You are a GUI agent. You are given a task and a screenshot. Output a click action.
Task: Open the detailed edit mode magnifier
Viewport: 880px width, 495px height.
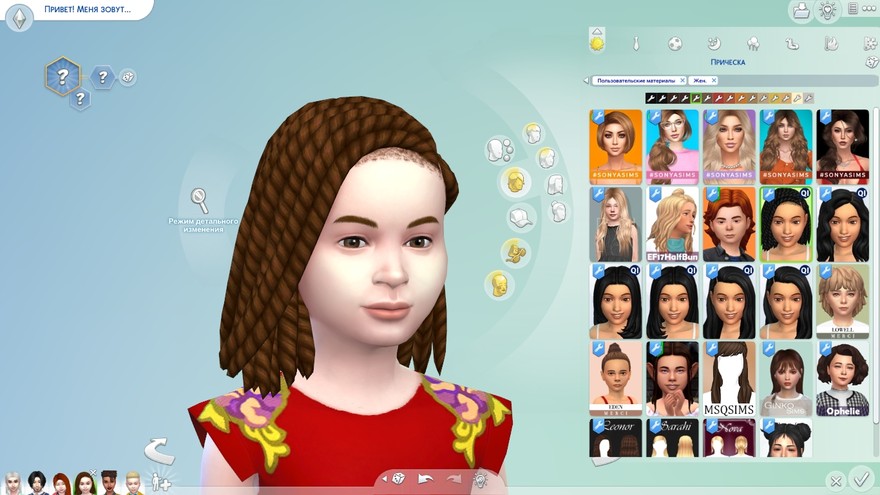coord(200,198)
